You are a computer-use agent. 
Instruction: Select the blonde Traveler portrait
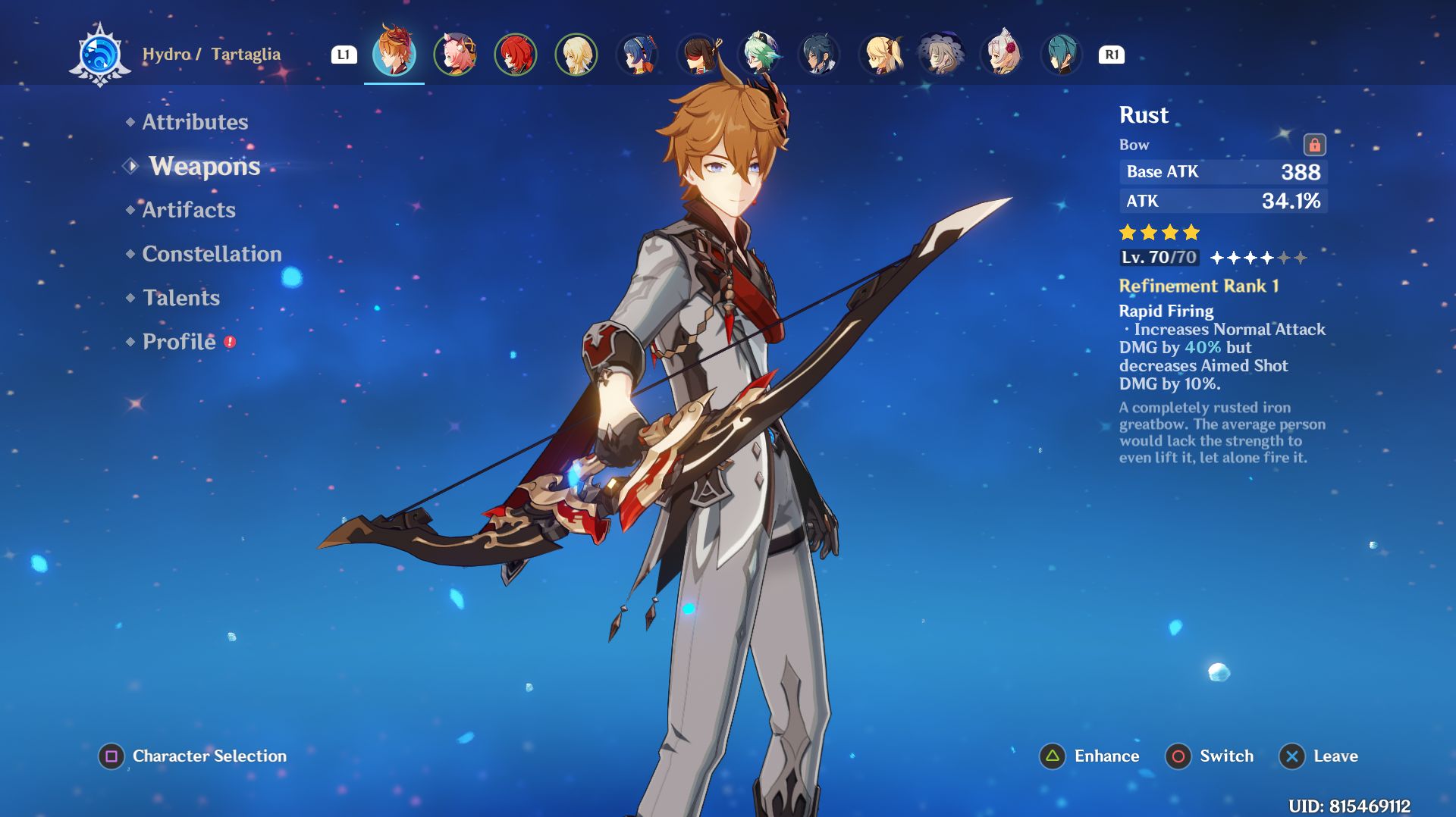576,55
